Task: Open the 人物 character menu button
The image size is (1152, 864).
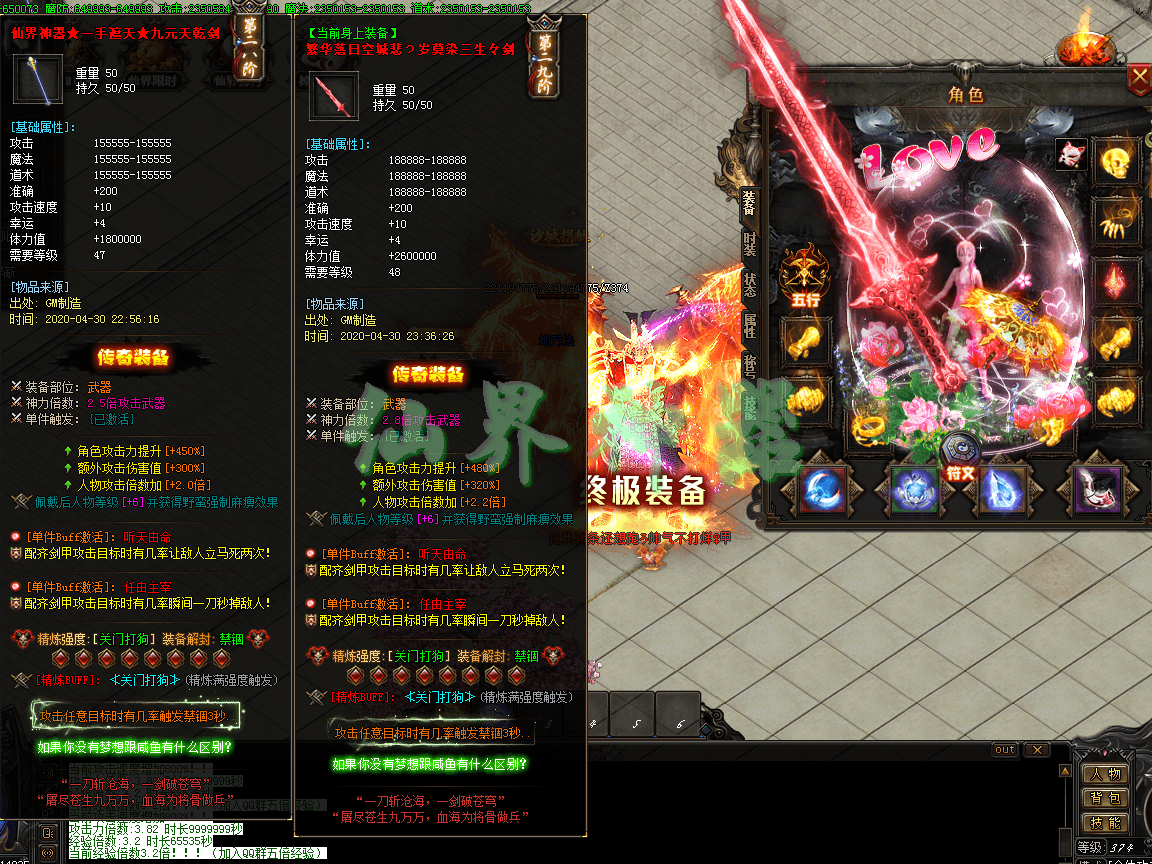Action: (x=1105, y=773)
